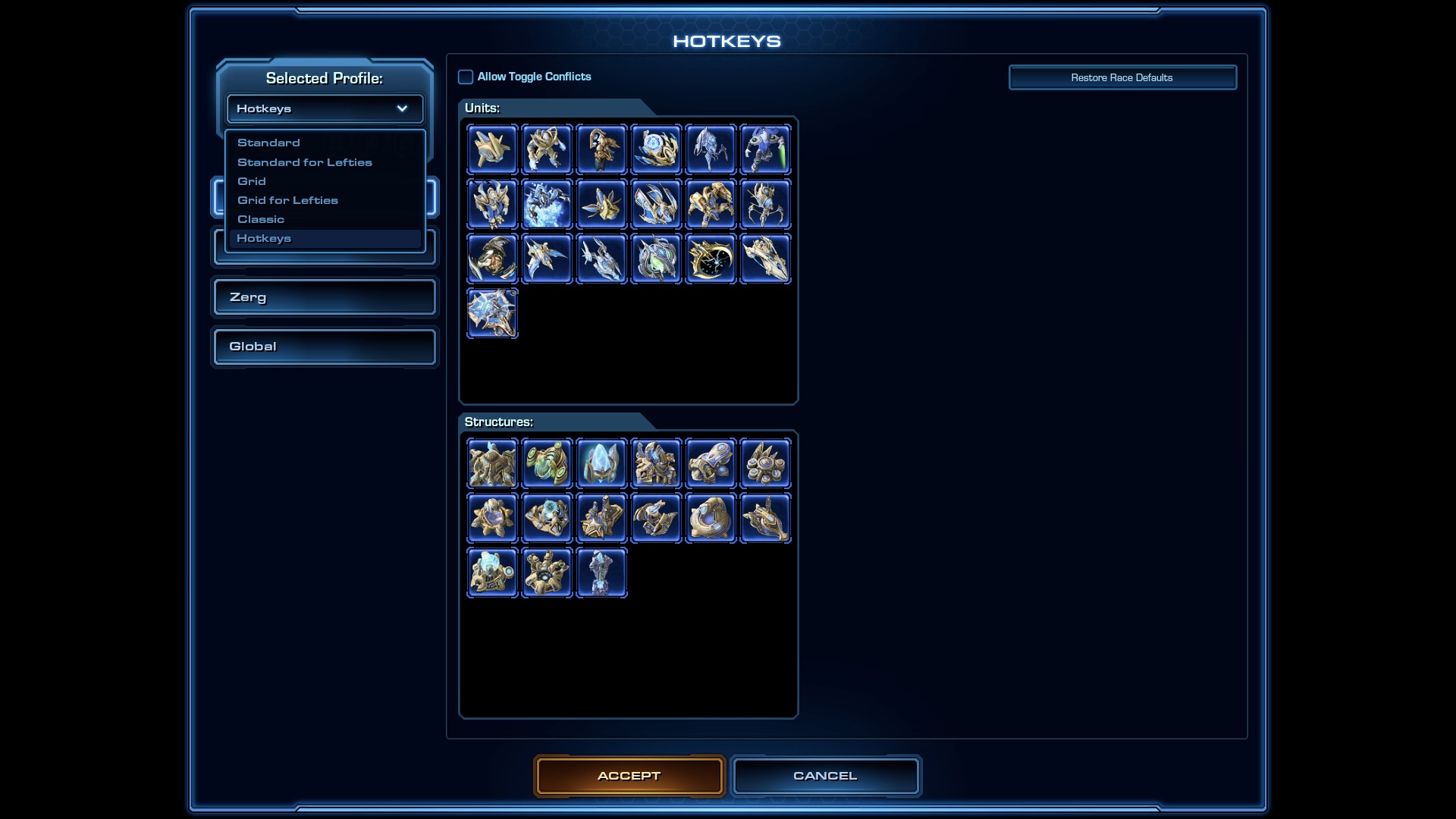This screenshot has width=1456, height=819.
Task: Open hotkeys for the Archon unit
Action: pos(548,203)
